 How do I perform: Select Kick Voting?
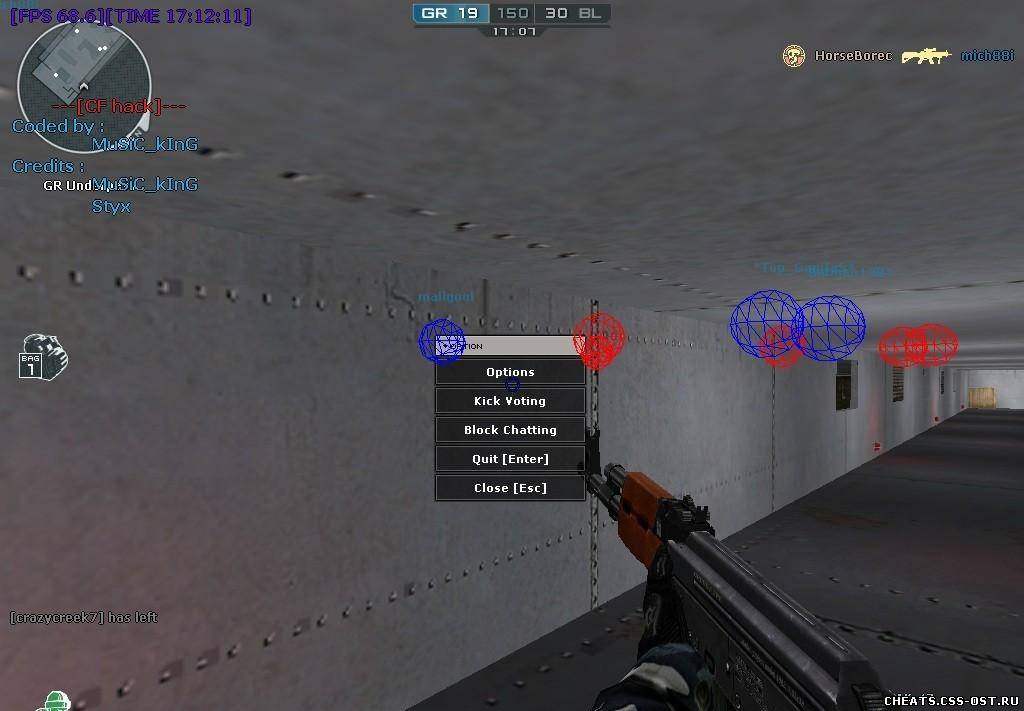510,401
